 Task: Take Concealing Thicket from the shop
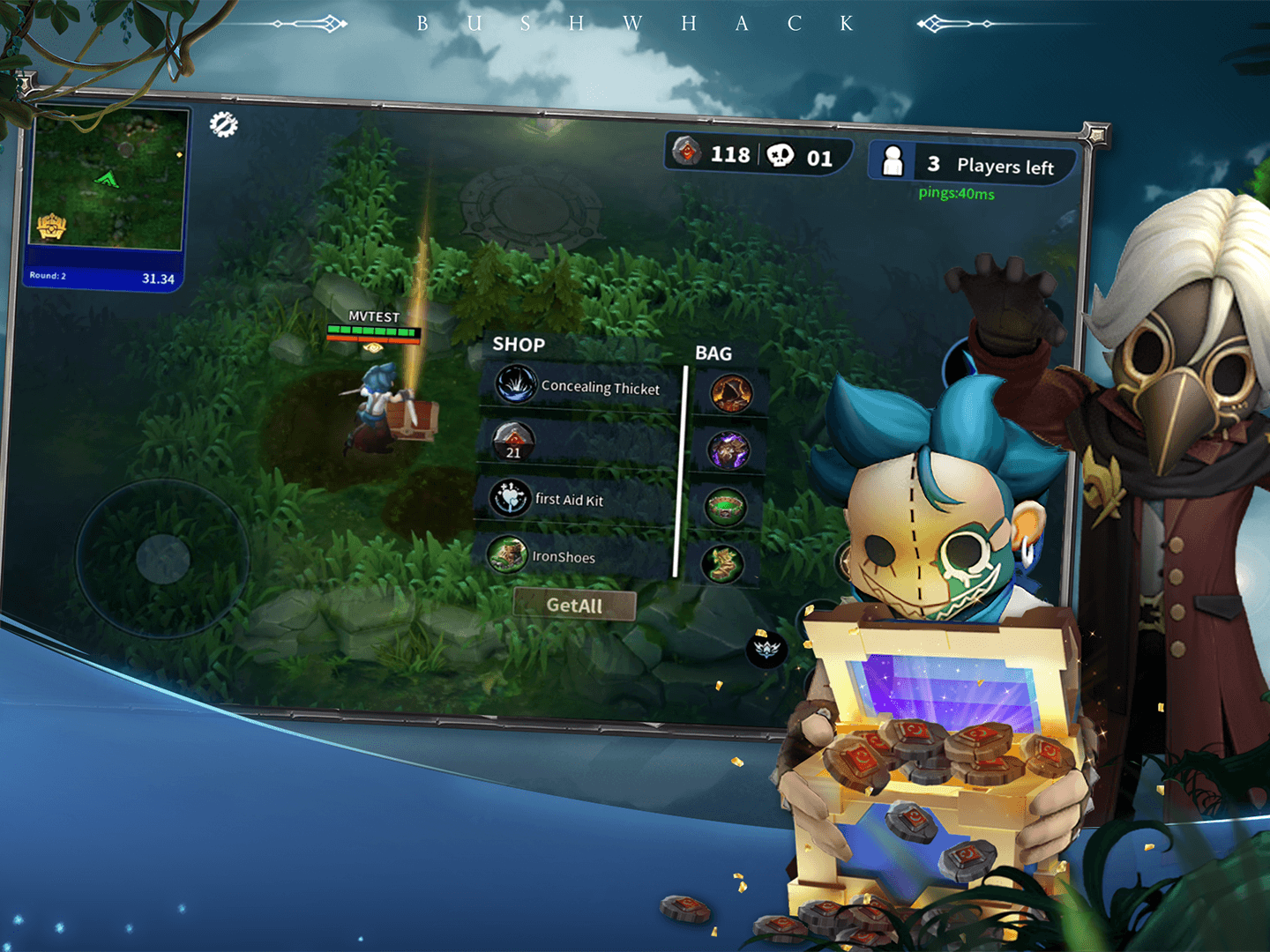click(579, 386)
